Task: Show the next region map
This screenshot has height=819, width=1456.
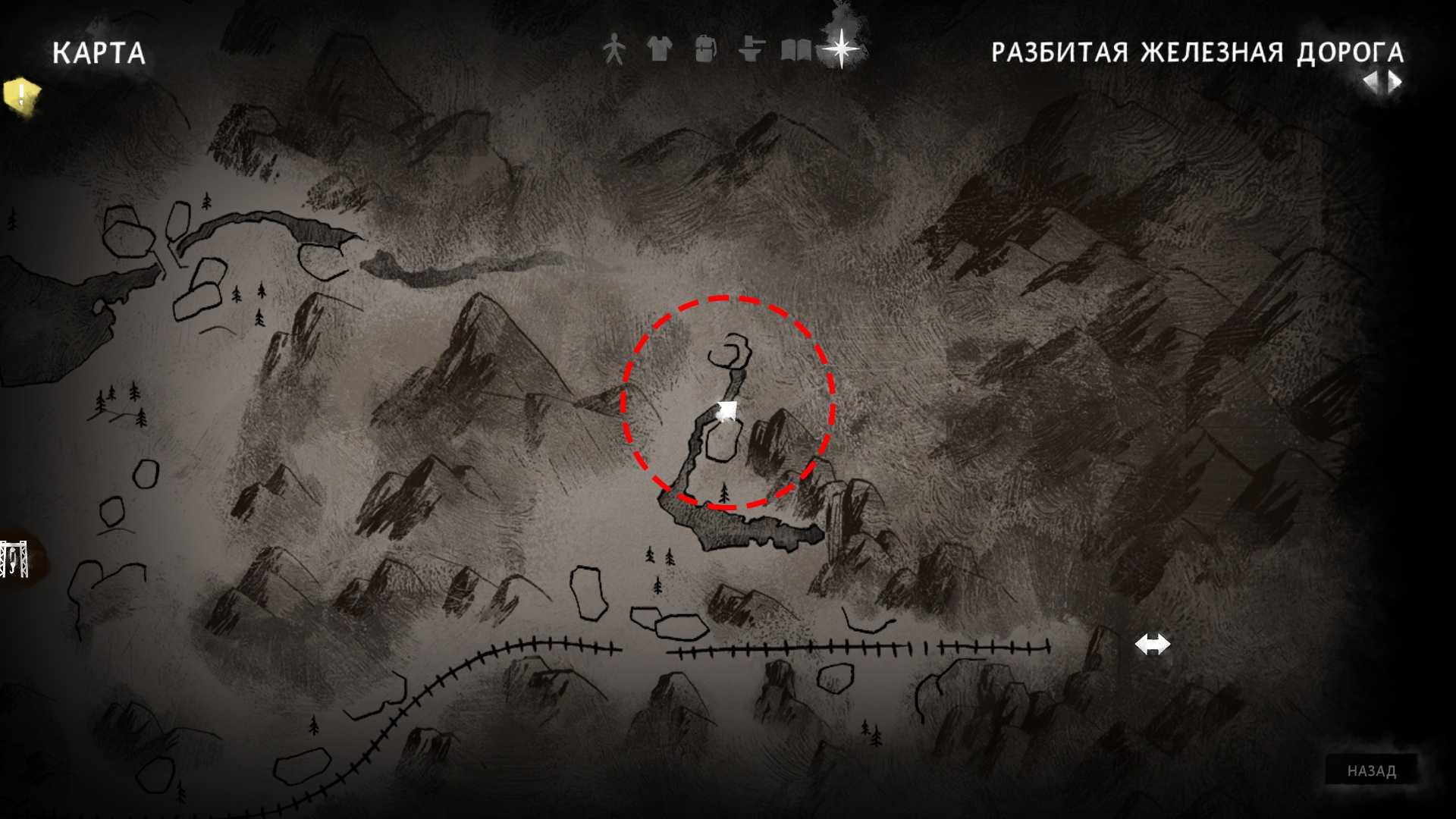Action: pyautogui.click(x=1395, y=82)
